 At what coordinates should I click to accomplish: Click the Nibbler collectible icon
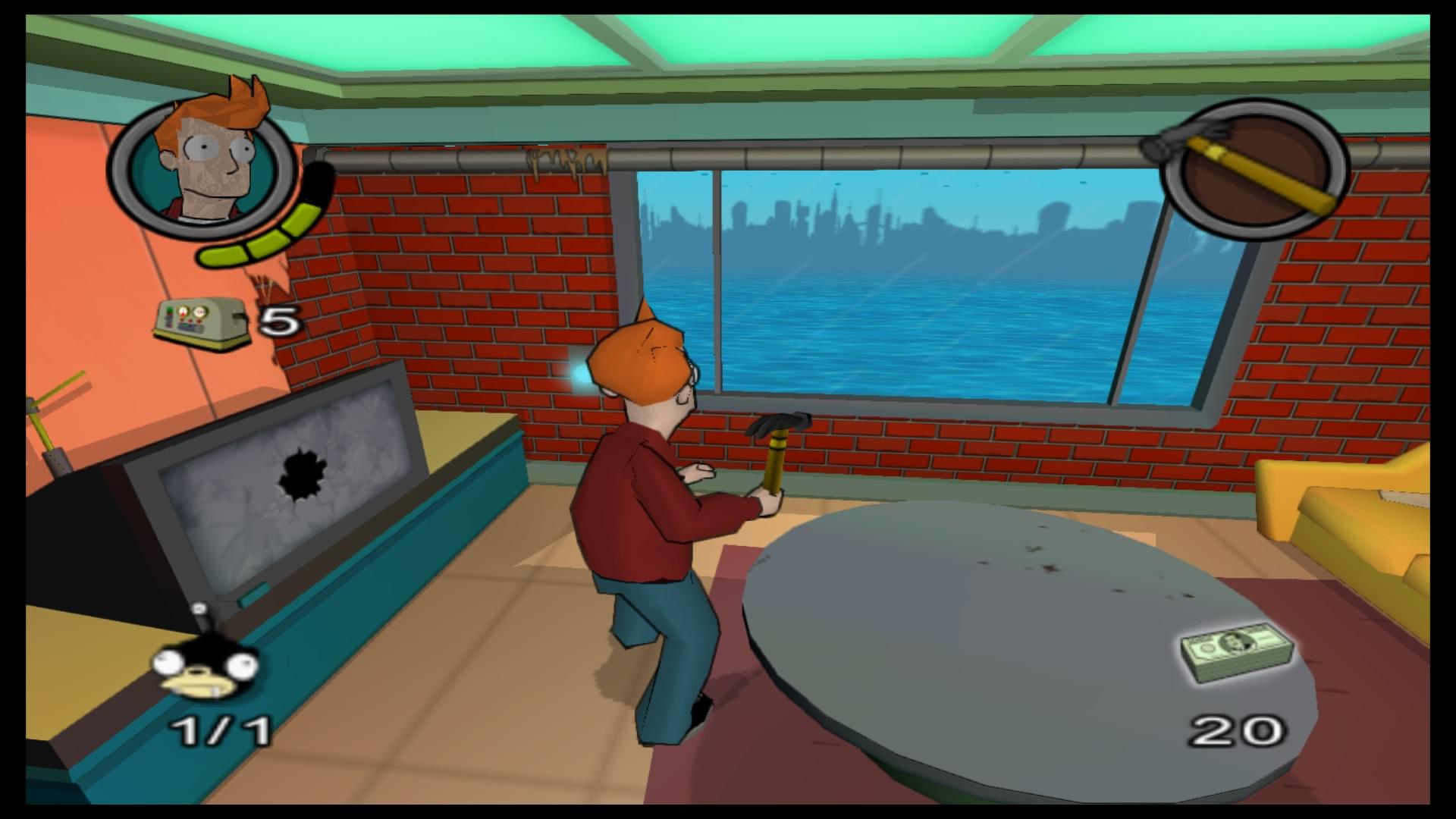(x=206, y=667)
